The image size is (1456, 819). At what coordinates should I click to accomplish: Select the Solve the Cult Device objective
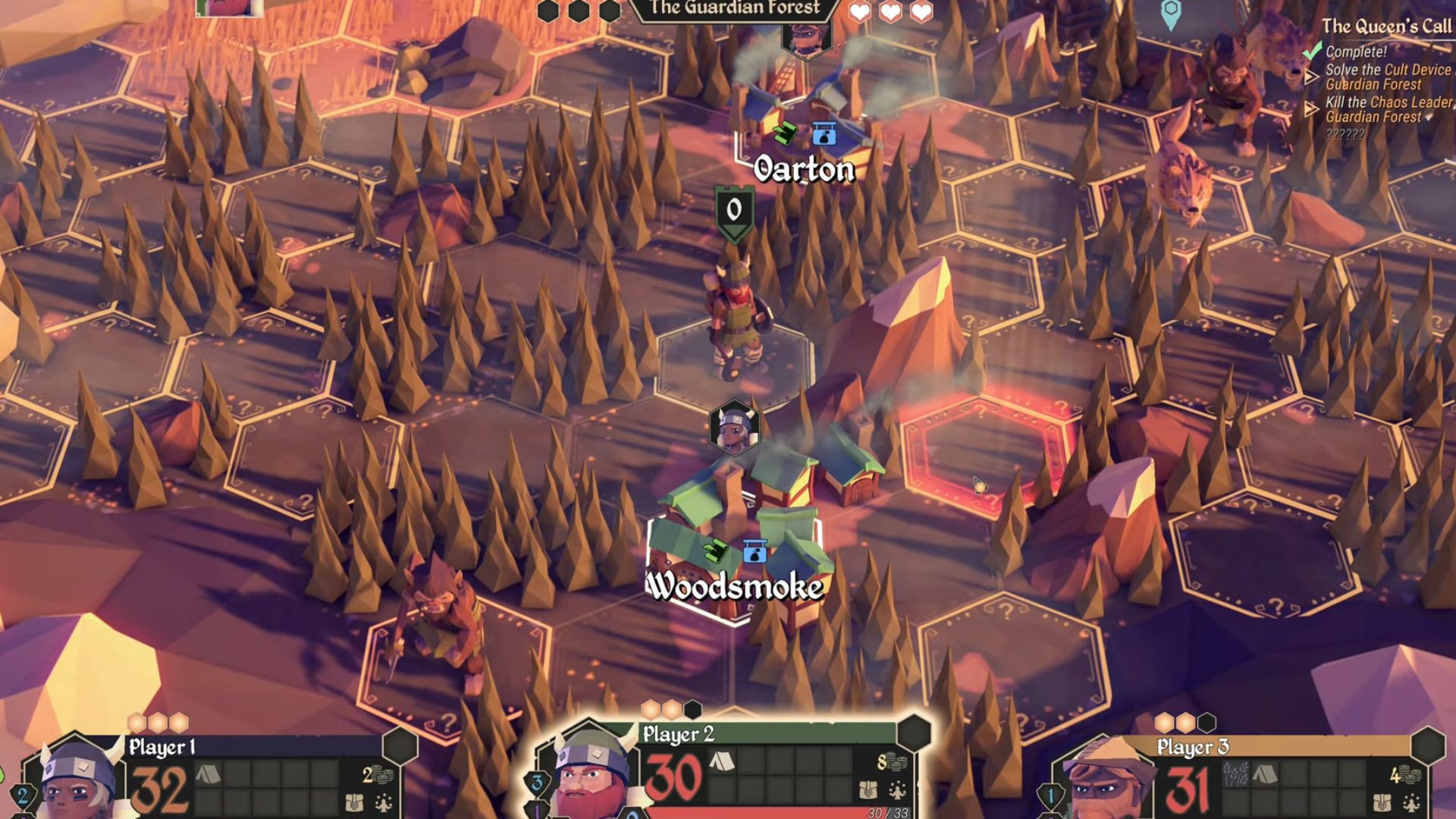(1388, 77)
